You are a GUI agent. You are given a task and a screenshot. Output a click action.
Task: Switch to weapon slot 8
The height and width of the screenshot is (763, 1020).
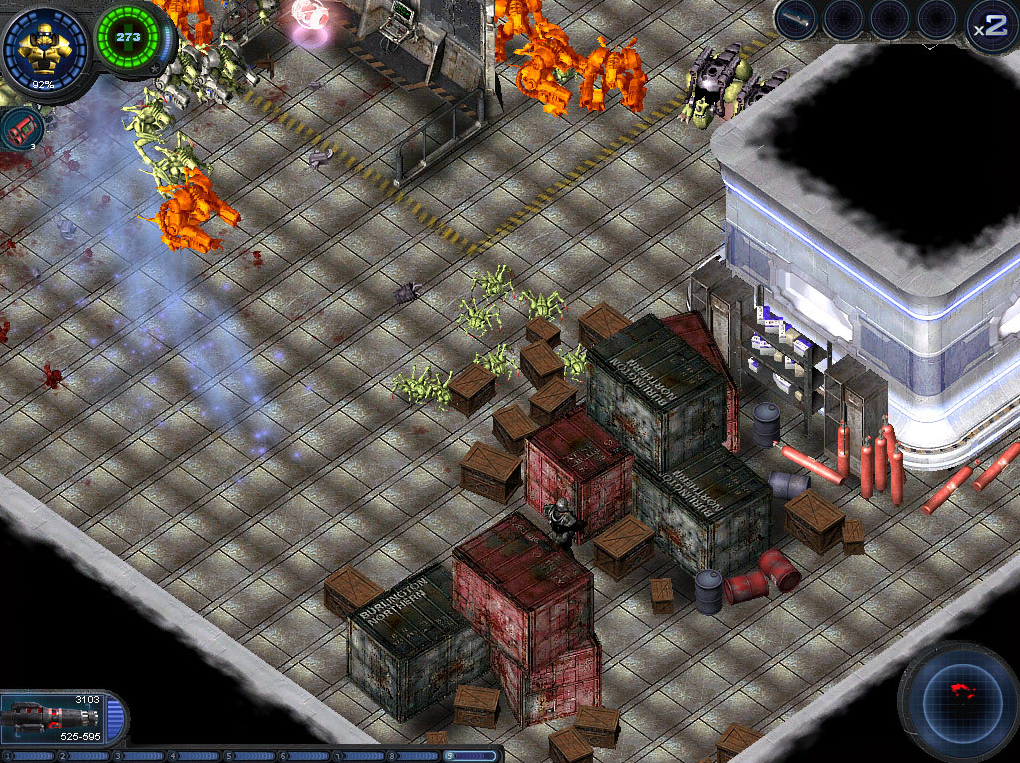coord(415,756)
